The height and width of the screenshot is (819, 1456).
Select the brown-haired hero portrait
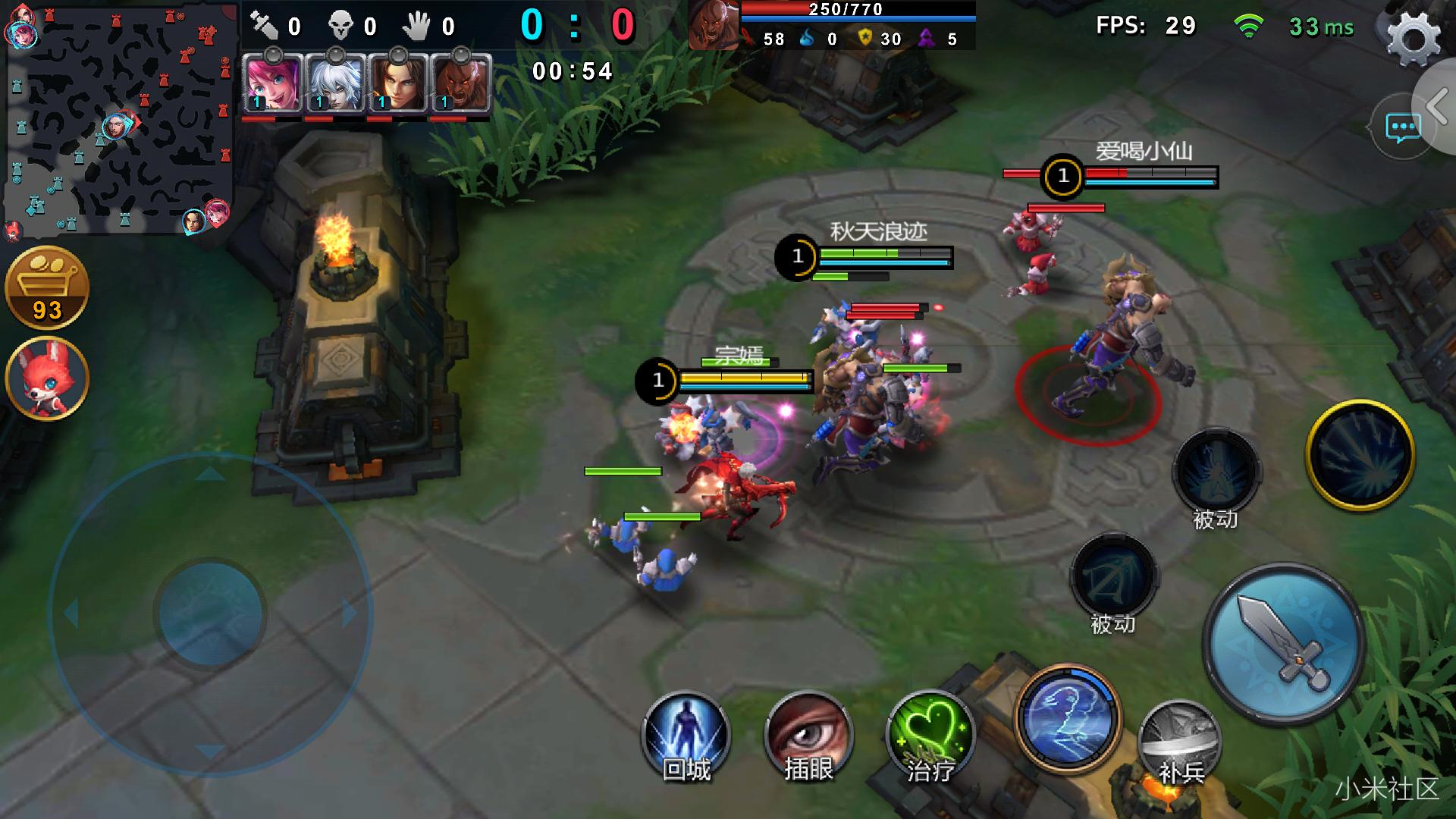[x=397, y=83]
